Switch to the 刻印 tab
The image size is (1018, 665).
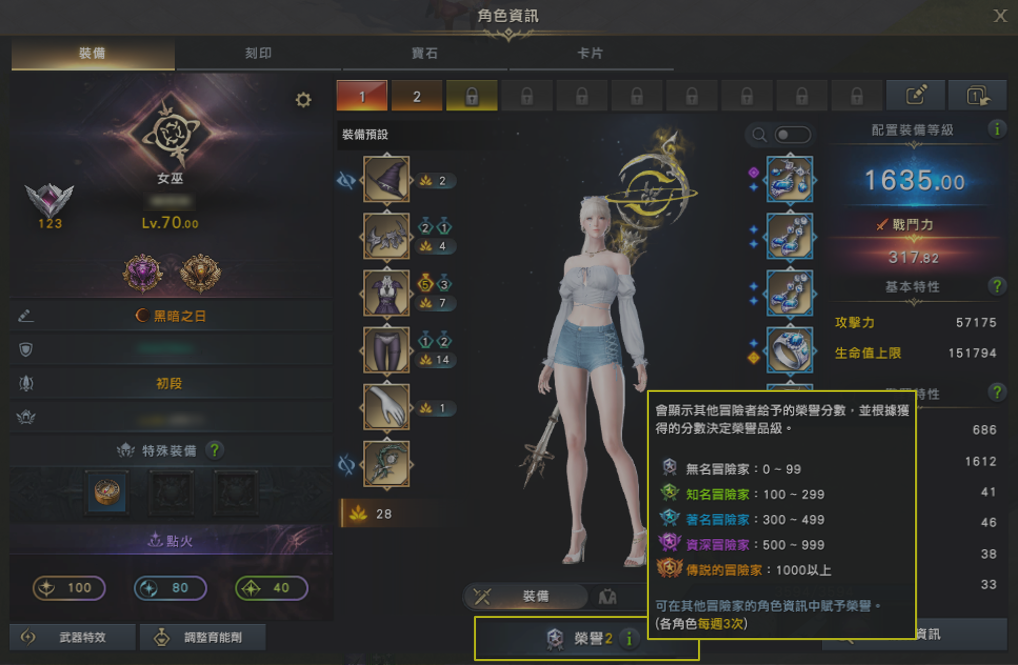pyautogui.click(x=258, y=53)
